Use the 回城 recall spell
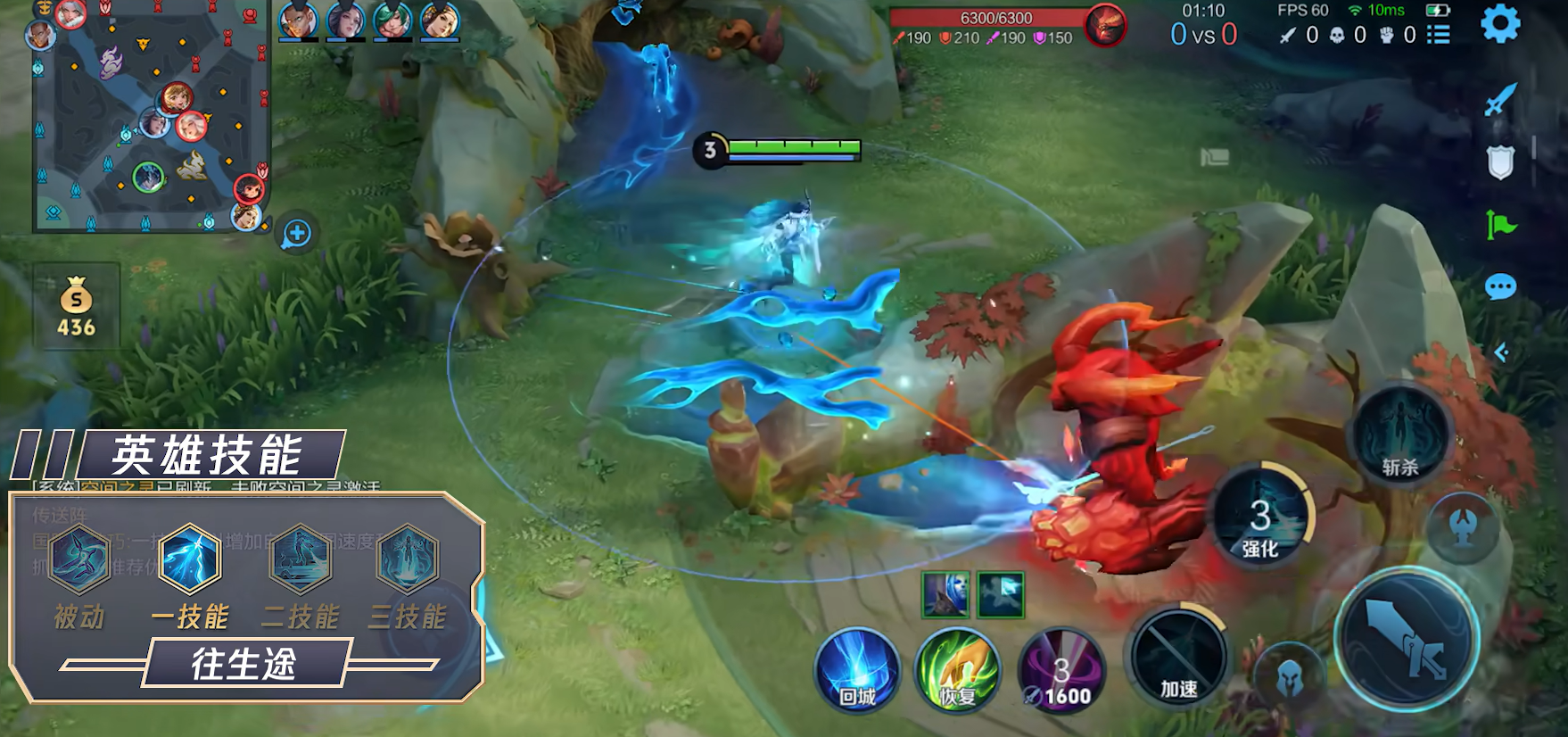The width and height of the screenshot is (1568, 737). coord(856,671)
